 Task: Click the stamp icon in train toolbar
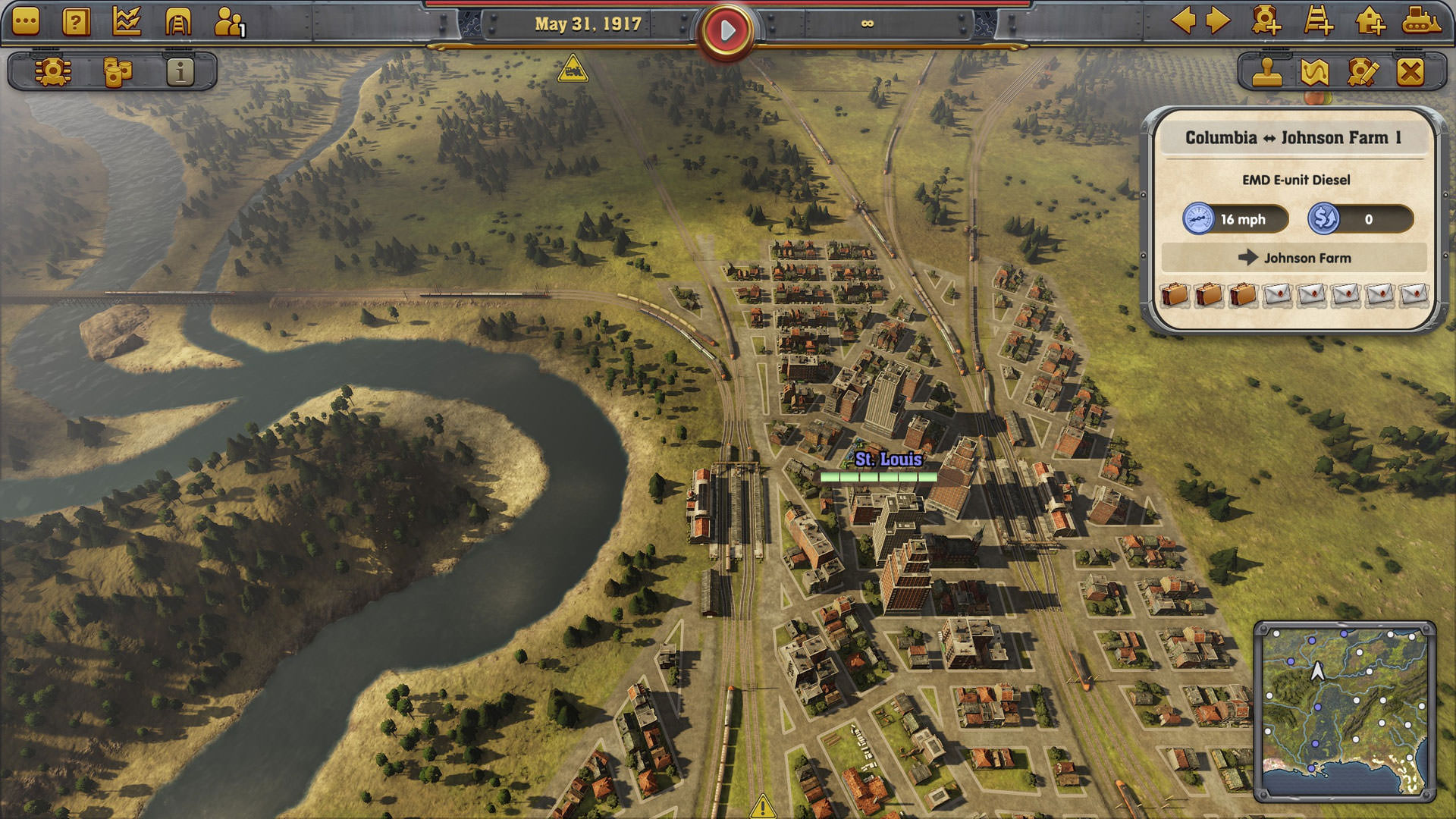click(x=1266, y=72)
